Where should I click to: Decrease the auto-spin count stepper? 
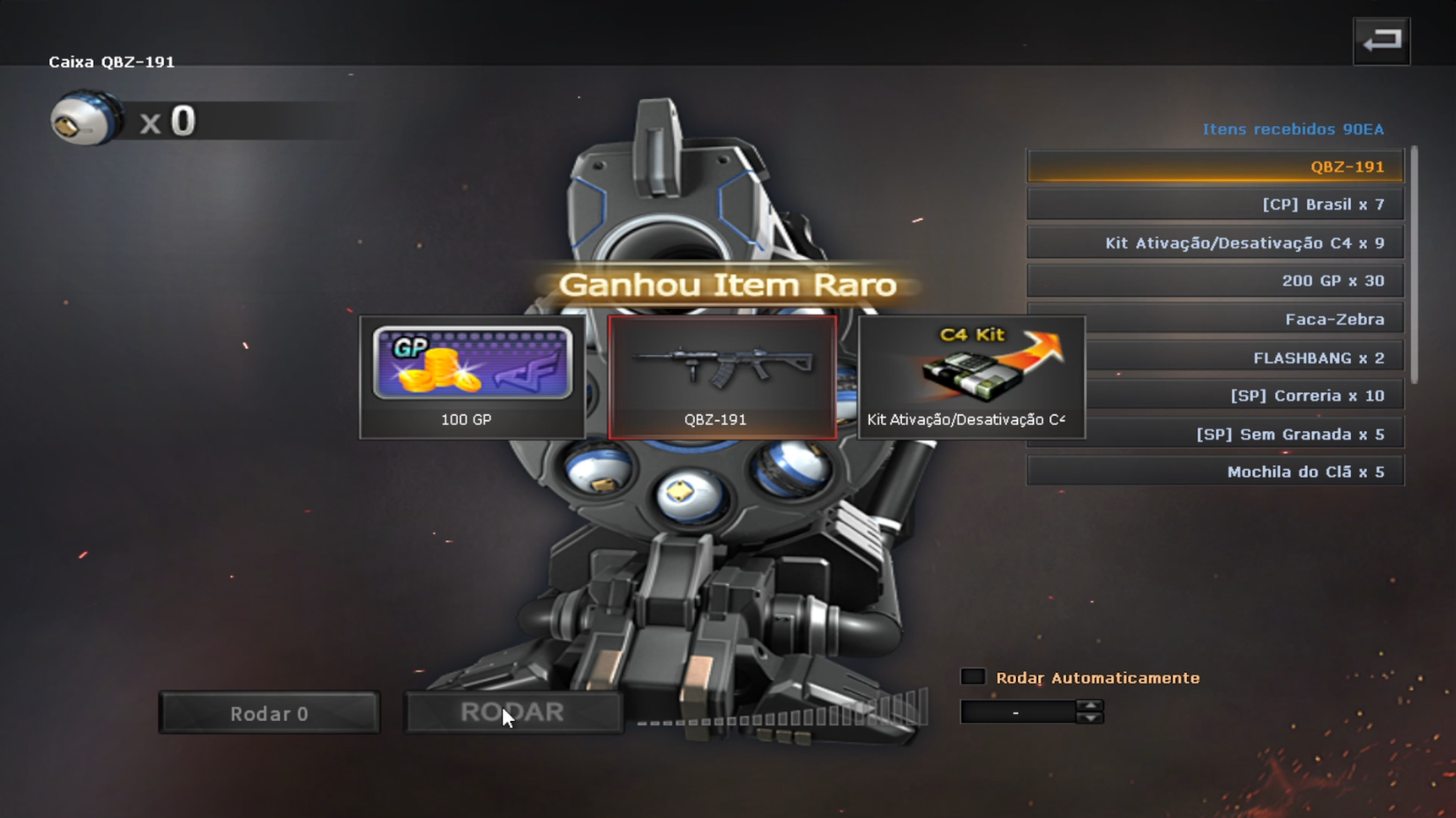(x=1090, y=718)
